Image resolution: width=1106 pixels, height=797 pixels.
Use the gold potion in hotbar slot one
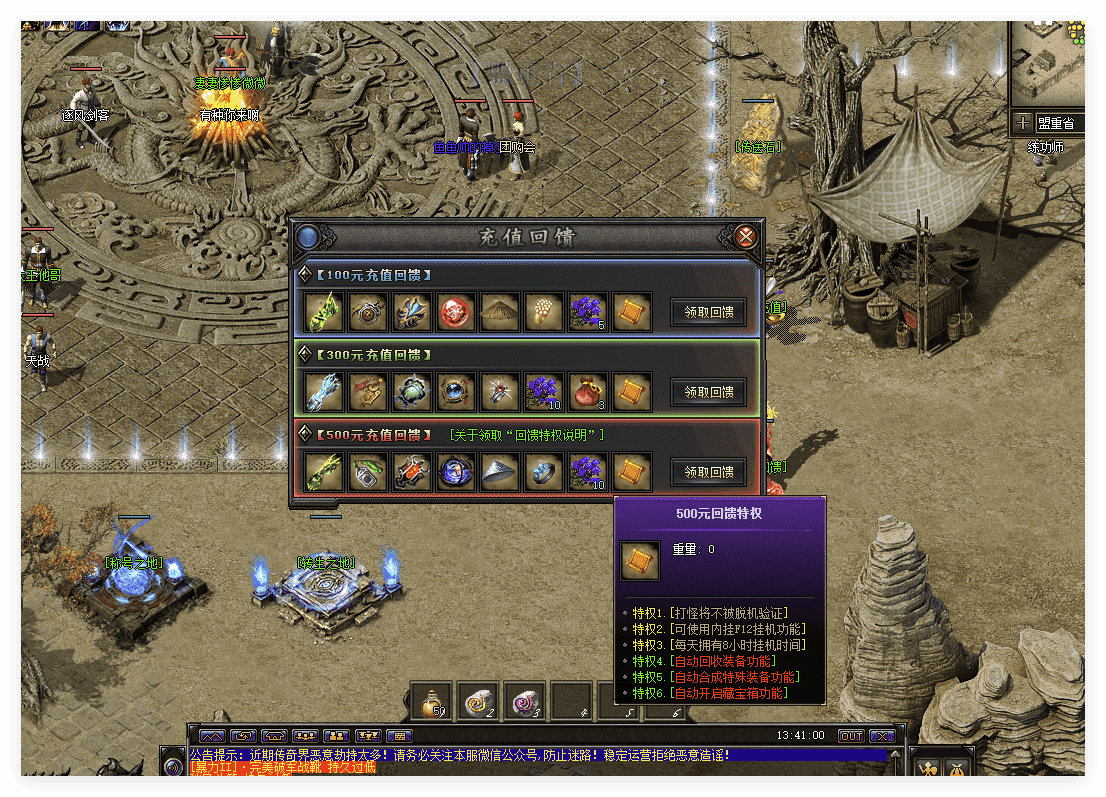pyautogui.click(x=432, y=702)
